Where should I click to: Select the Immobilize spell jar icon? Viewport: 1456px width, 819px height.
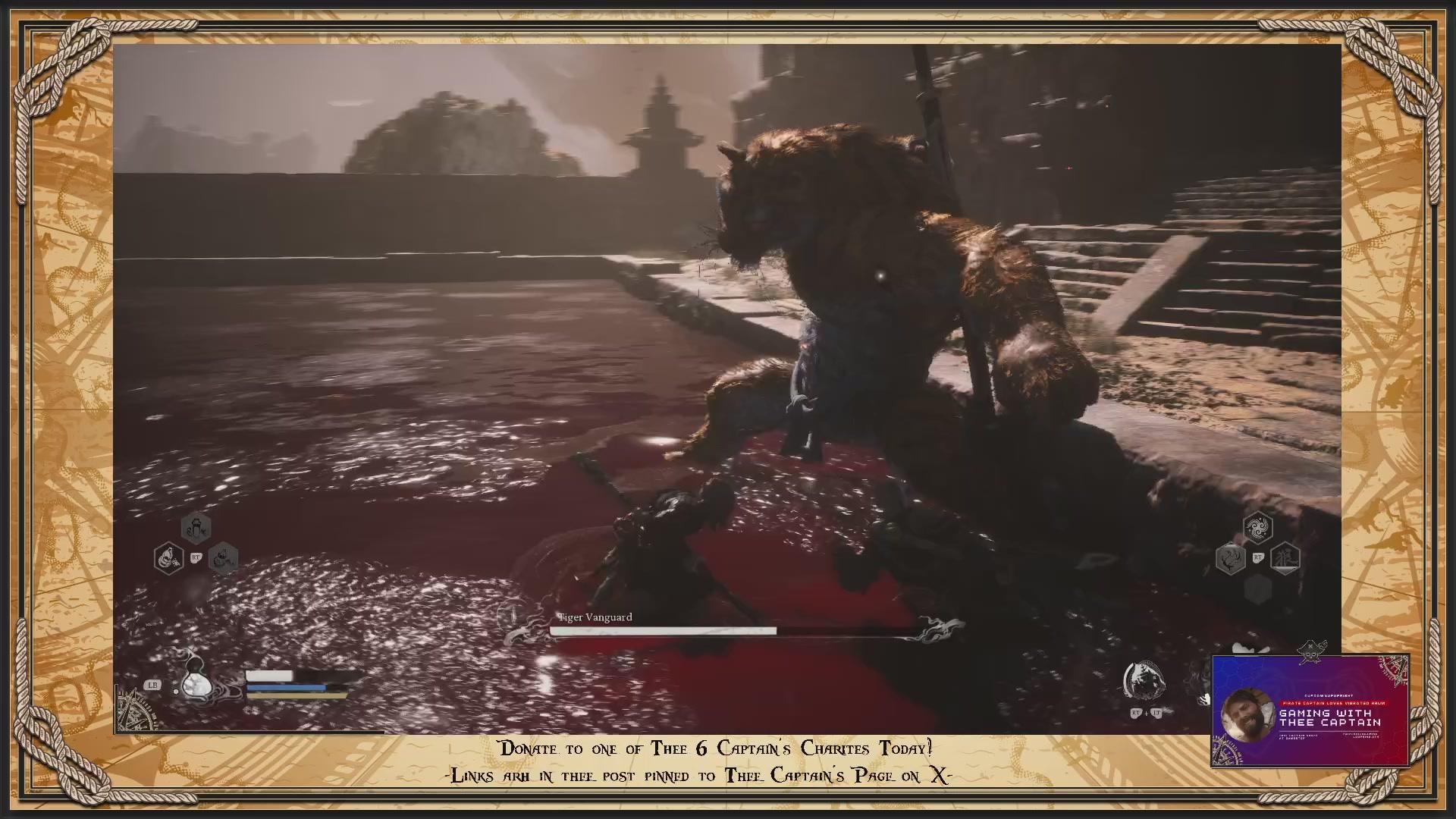(196, 529)
